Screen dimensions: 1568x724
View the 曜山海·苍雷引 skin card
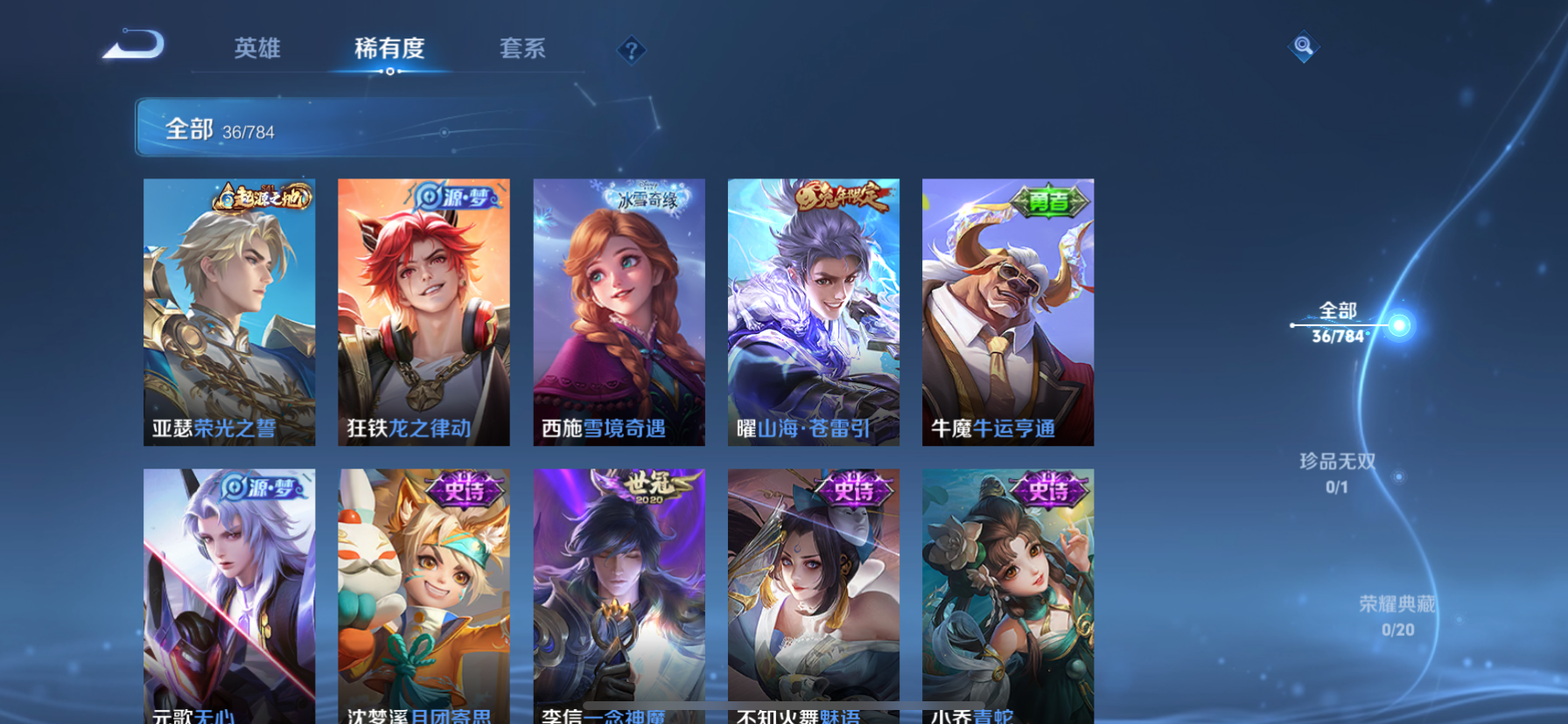pyautogui.click(x=814, y=310)
